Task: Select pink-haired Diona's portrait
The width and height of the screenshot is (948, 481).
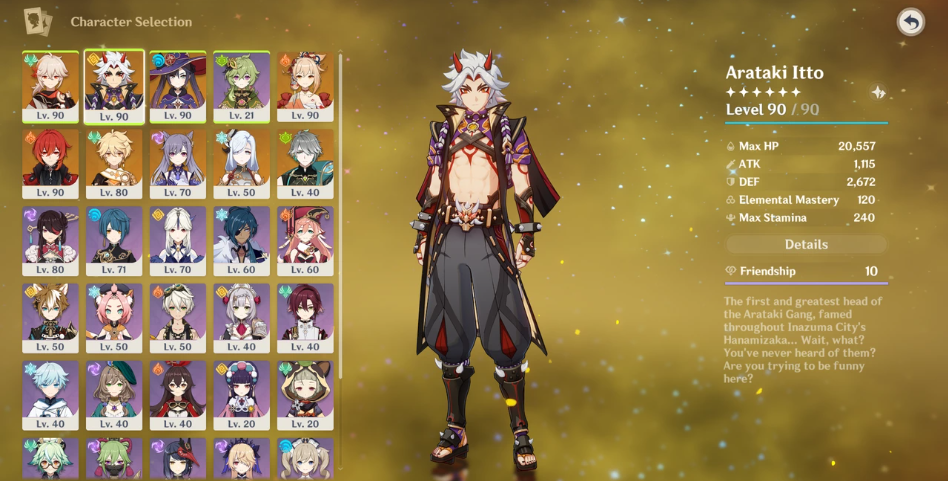Action: click(x=114, y=318)
